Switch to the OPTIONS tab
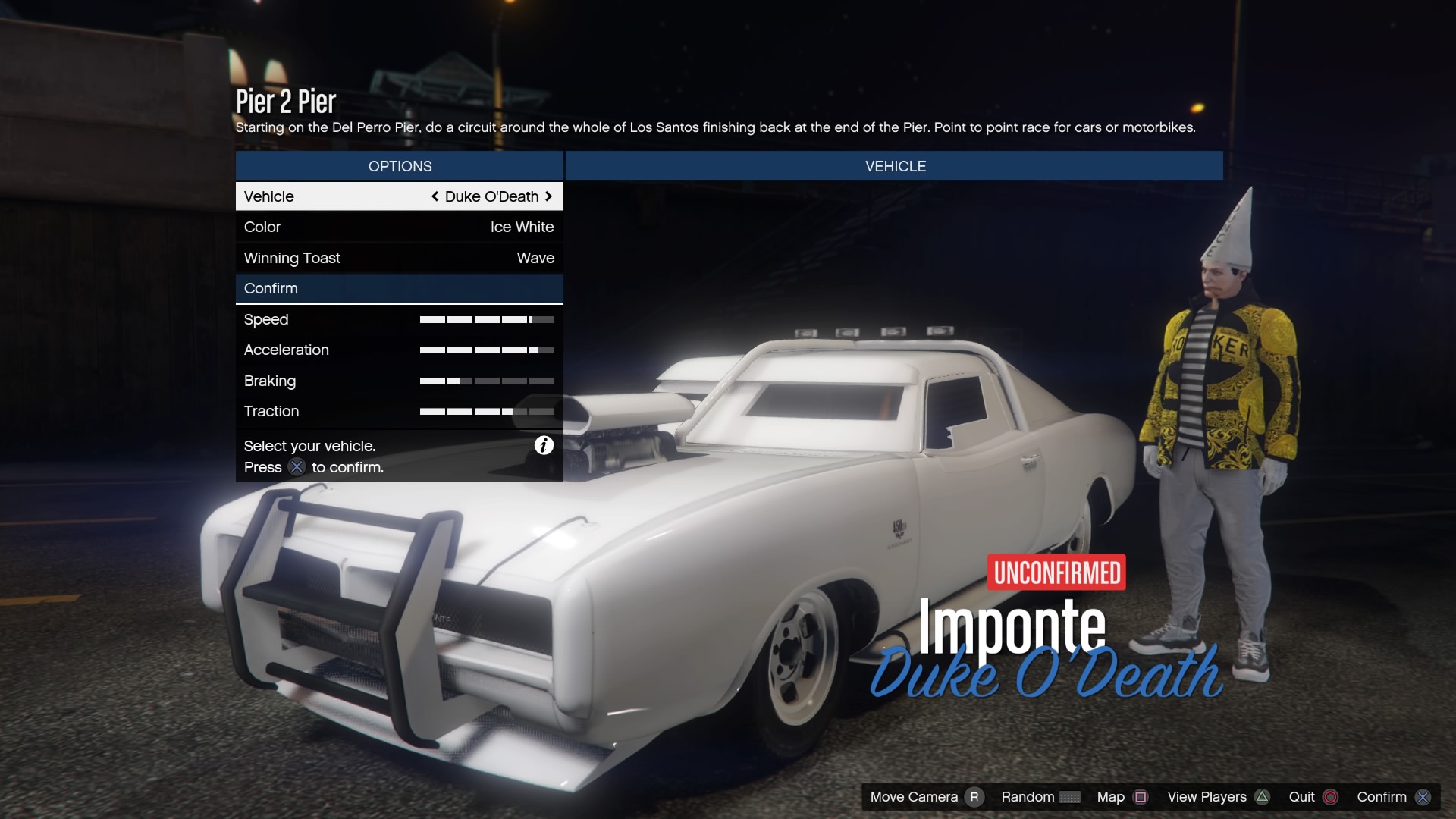Screen dimensions: 1456x819 pos(400,166)
